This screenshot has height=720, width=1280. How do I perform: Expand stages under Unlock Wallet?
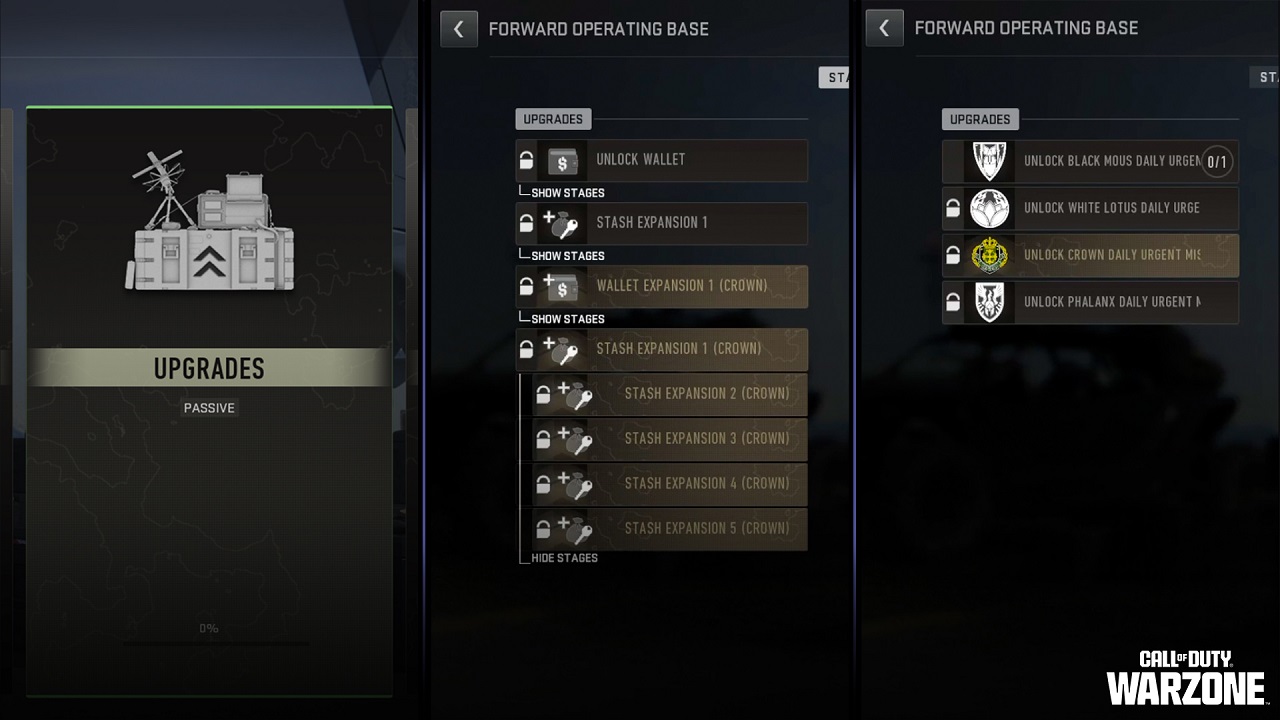tap(568, 192)
